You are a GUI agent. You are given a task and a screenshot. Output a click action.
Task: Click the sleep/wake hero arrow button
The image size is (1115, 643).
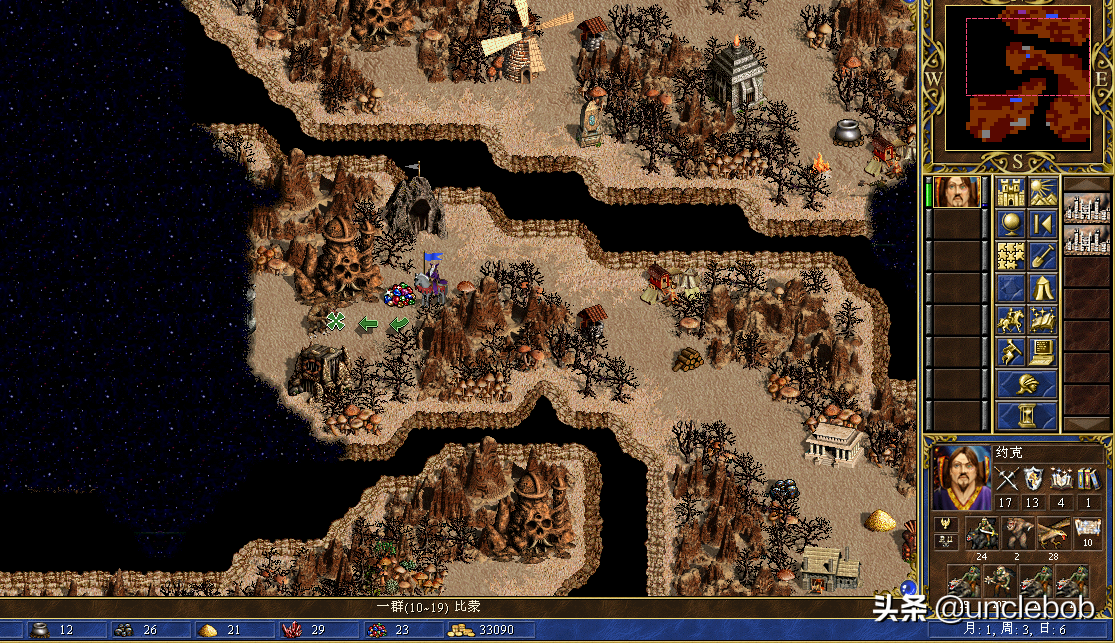coord(1043,224)
